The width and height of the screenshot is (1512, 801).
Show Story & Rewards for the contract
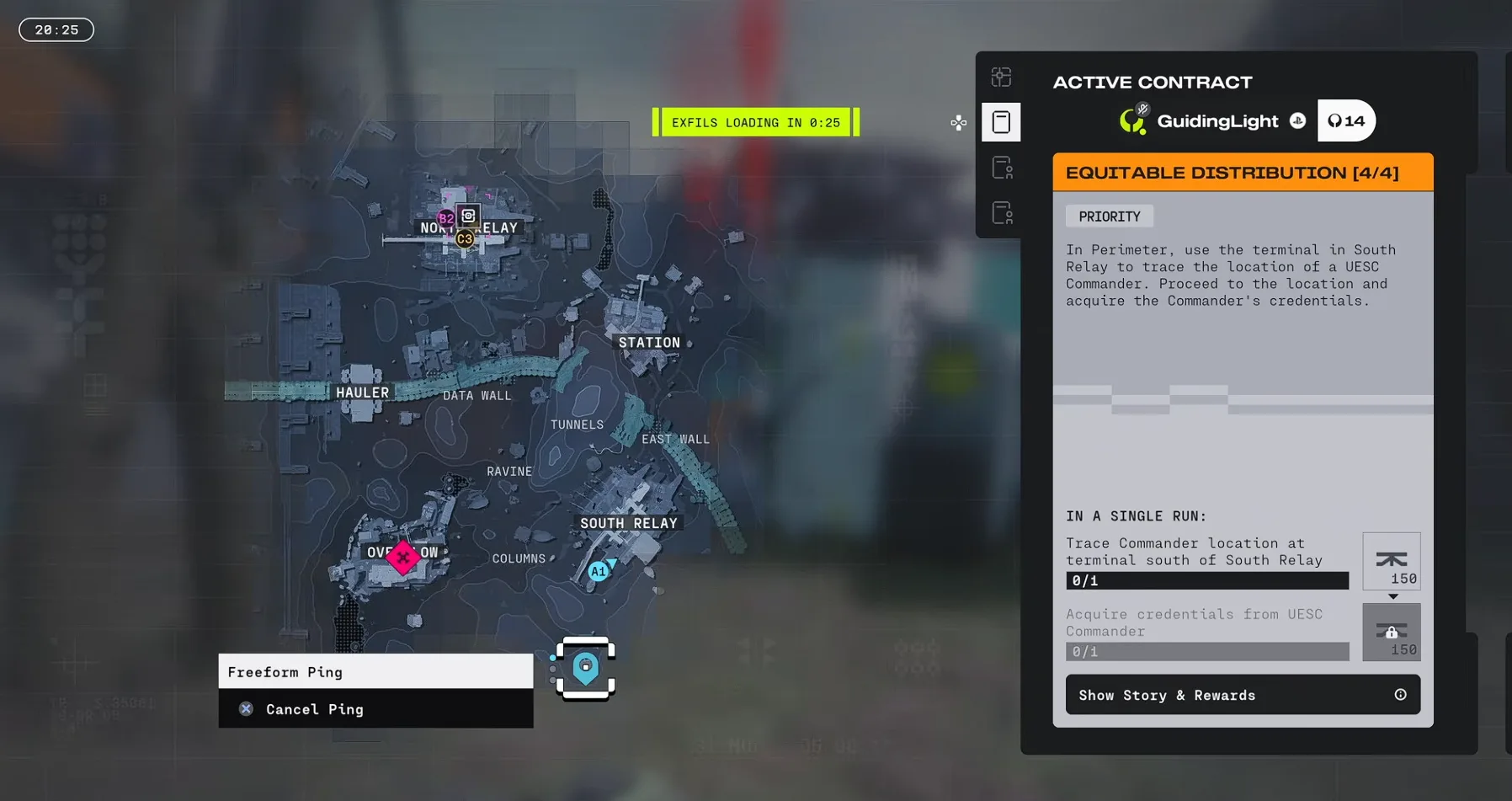tap(1242, 695)
